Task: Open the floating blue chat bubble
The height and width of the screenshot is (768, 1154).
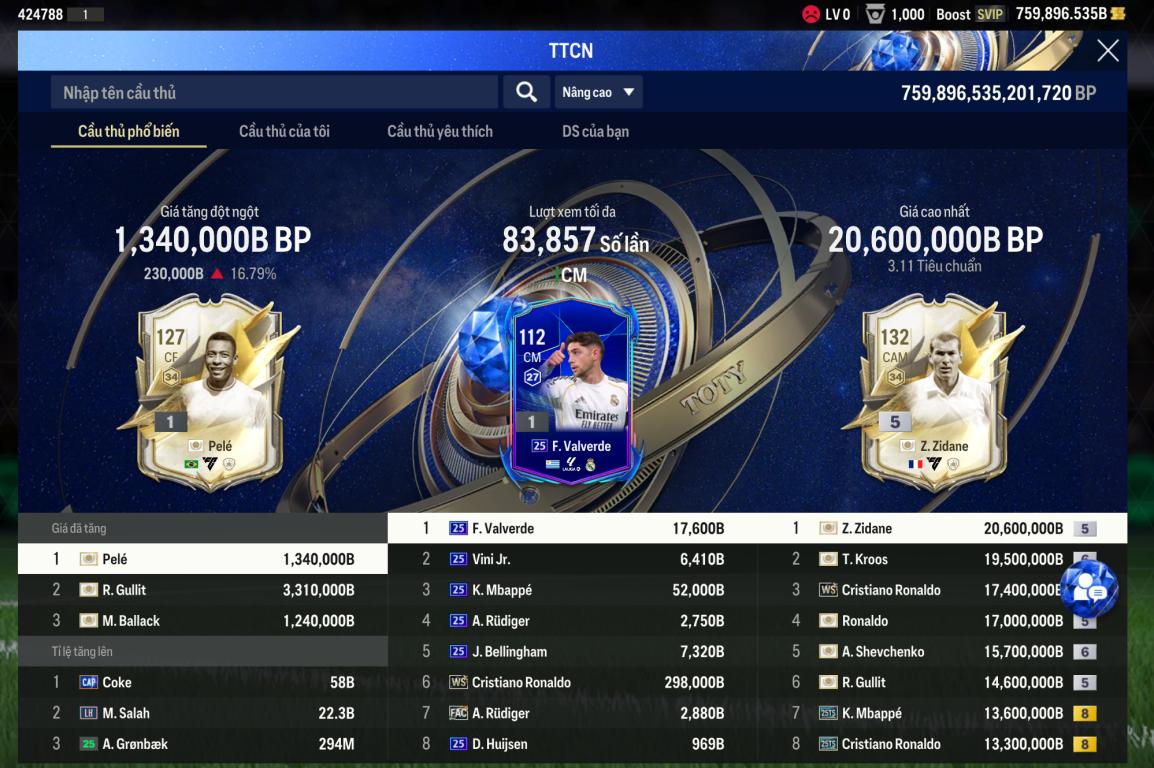Action: tap(1088, 589)
